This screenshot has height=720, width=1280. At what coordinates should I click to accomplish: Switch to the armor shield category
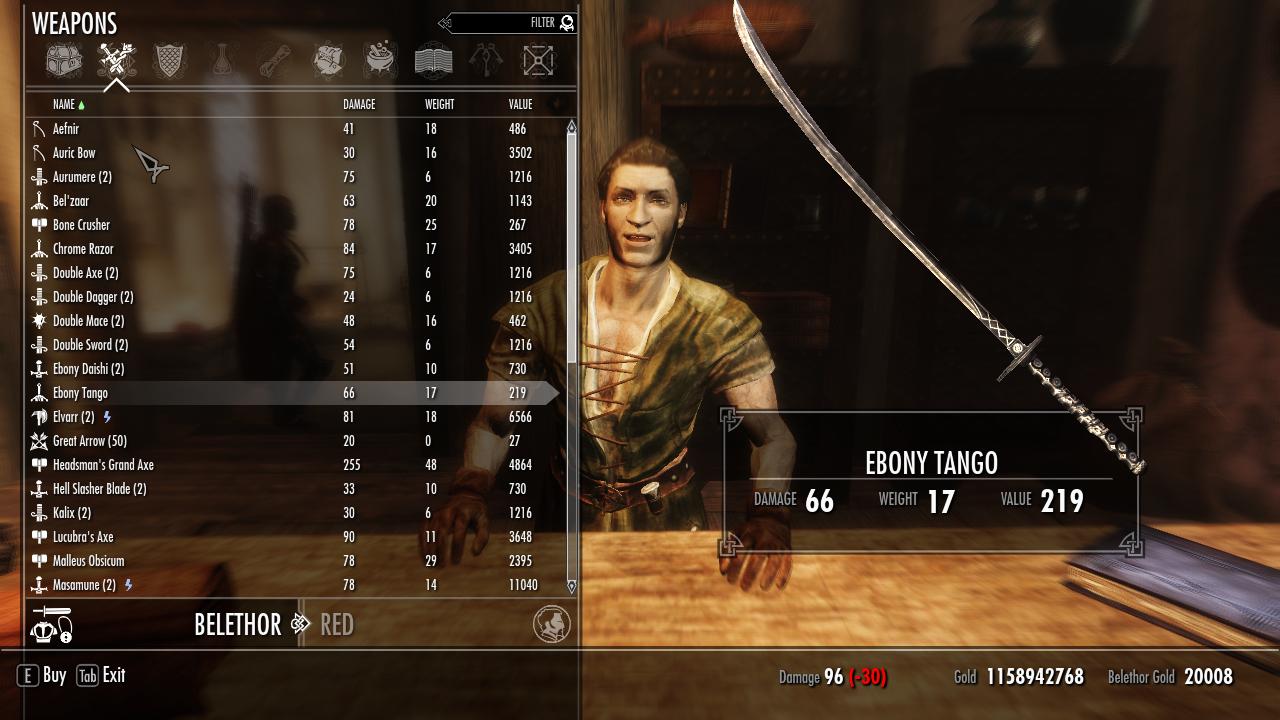(x=169, y=61)
